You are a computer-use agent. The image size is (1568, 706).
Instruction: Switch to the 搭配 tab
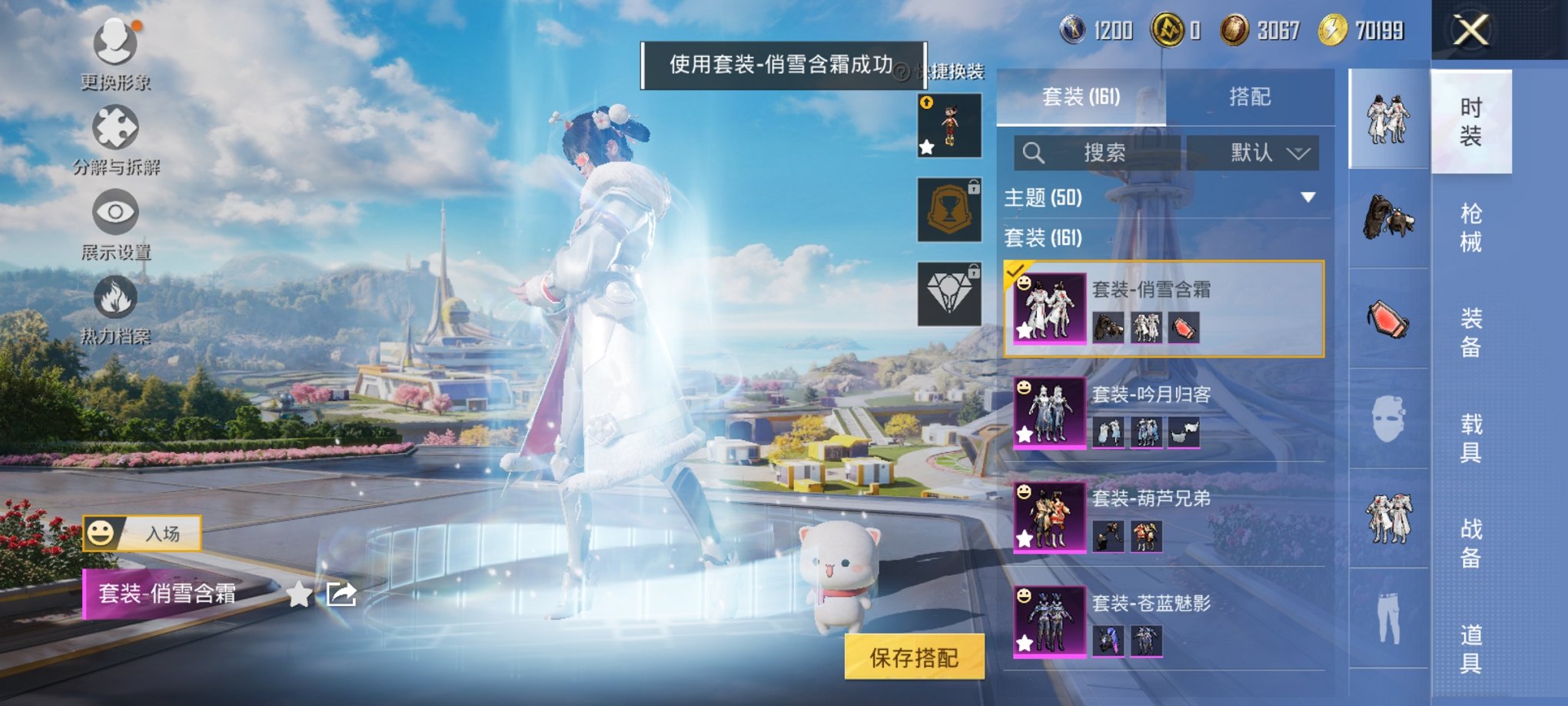point(1252,97)
